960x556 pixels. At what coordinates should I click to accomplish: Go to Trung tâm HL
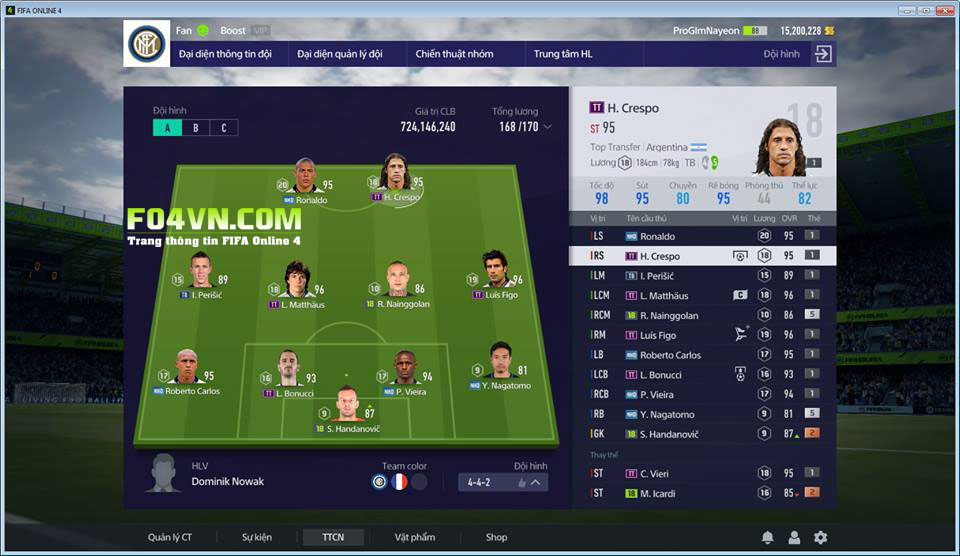click(x=563, y=54)
